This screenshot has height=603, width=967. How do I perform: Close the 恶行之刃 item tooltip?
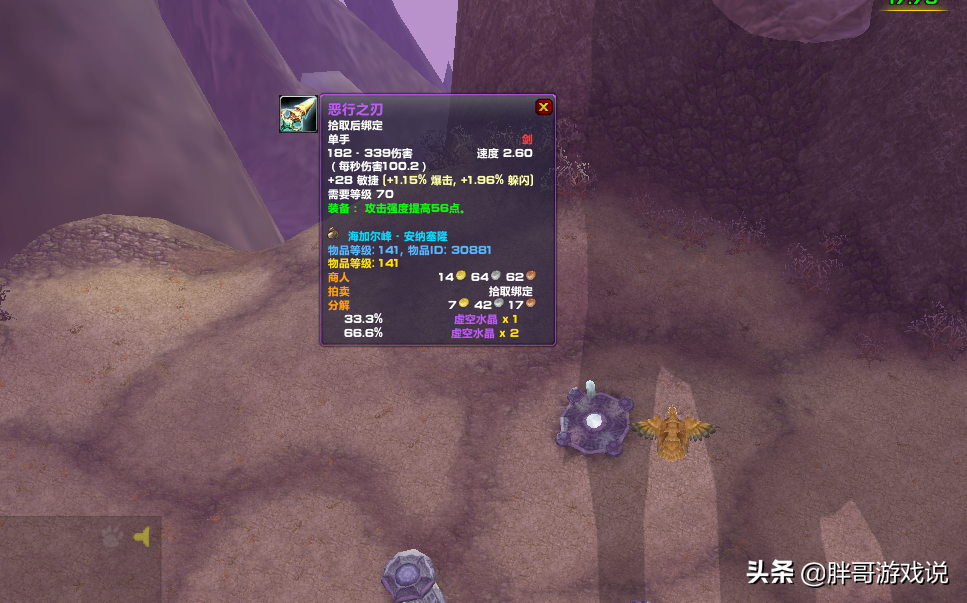click(543, 107)
